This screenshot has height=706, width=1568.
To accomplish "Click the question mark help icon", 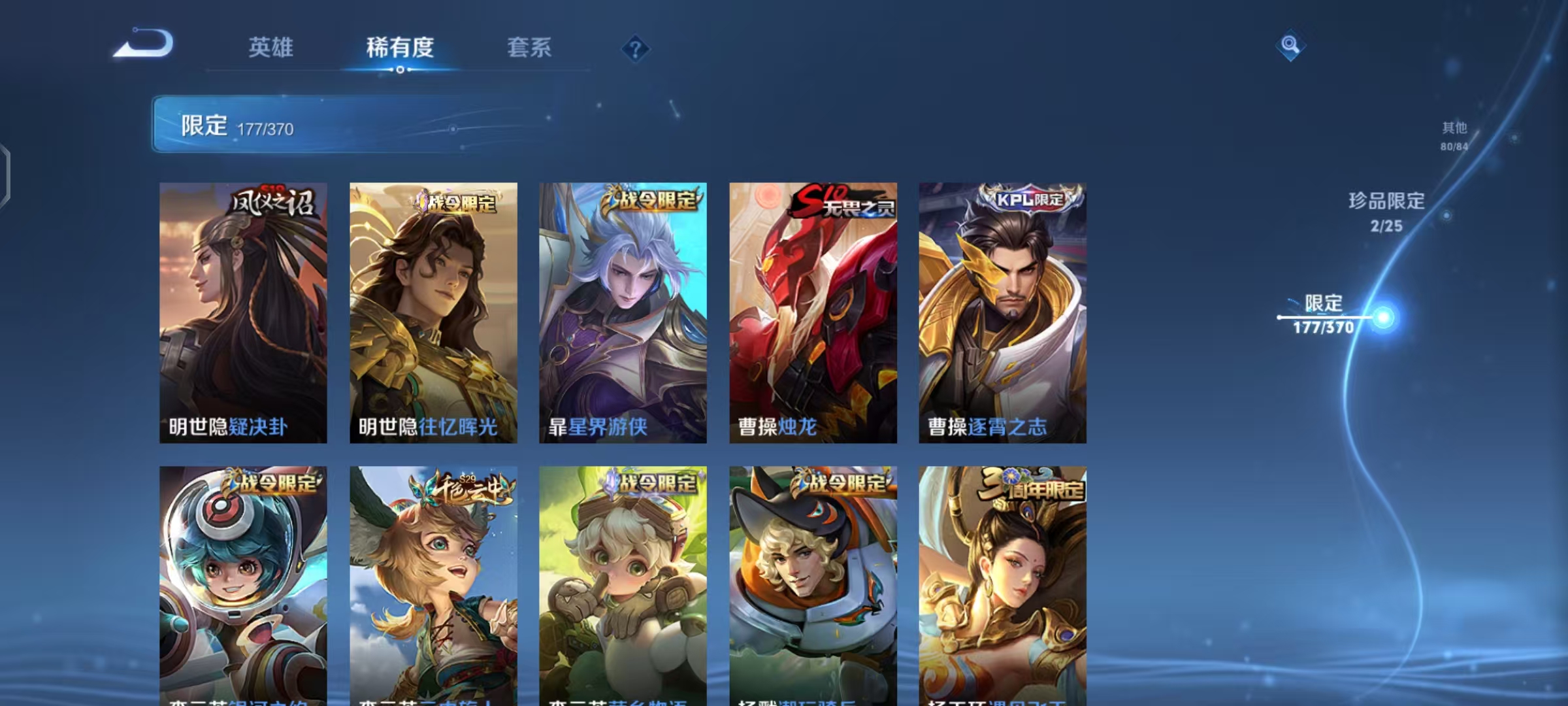I will 637,49.
